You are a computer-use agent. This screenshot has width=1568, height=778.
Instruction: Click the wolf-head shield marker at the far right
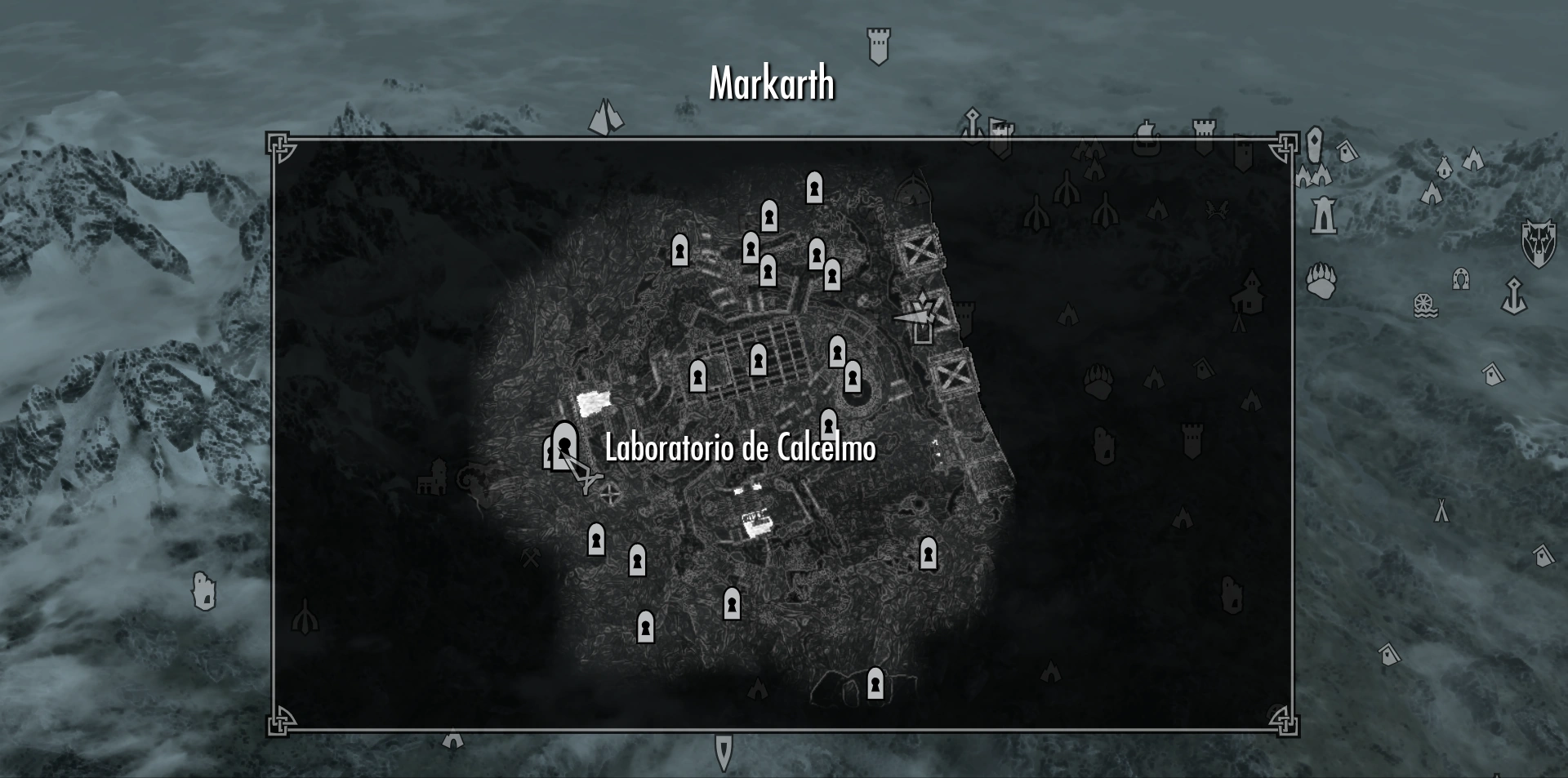(1538, 242)
